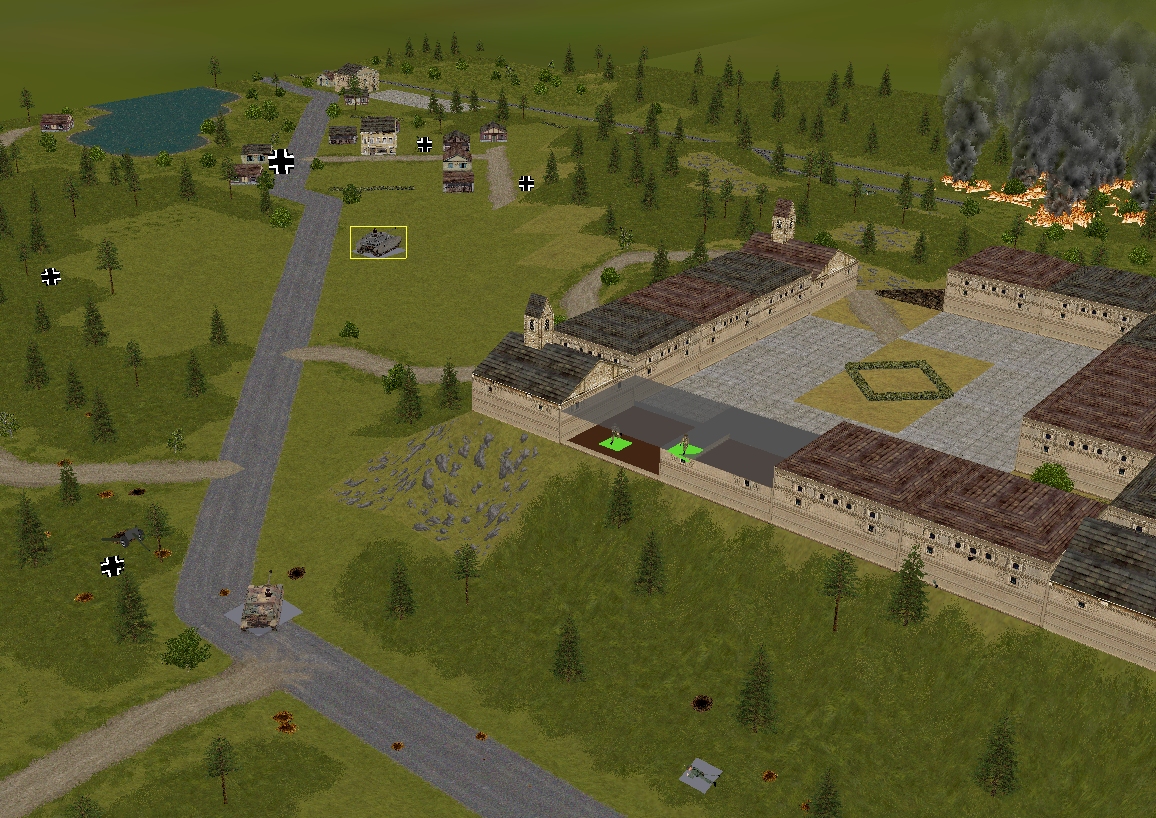Select the tank outlined by the yellow box
Image resolution: width=1156 pixels, height=818 pixels.
pos(378,242)
